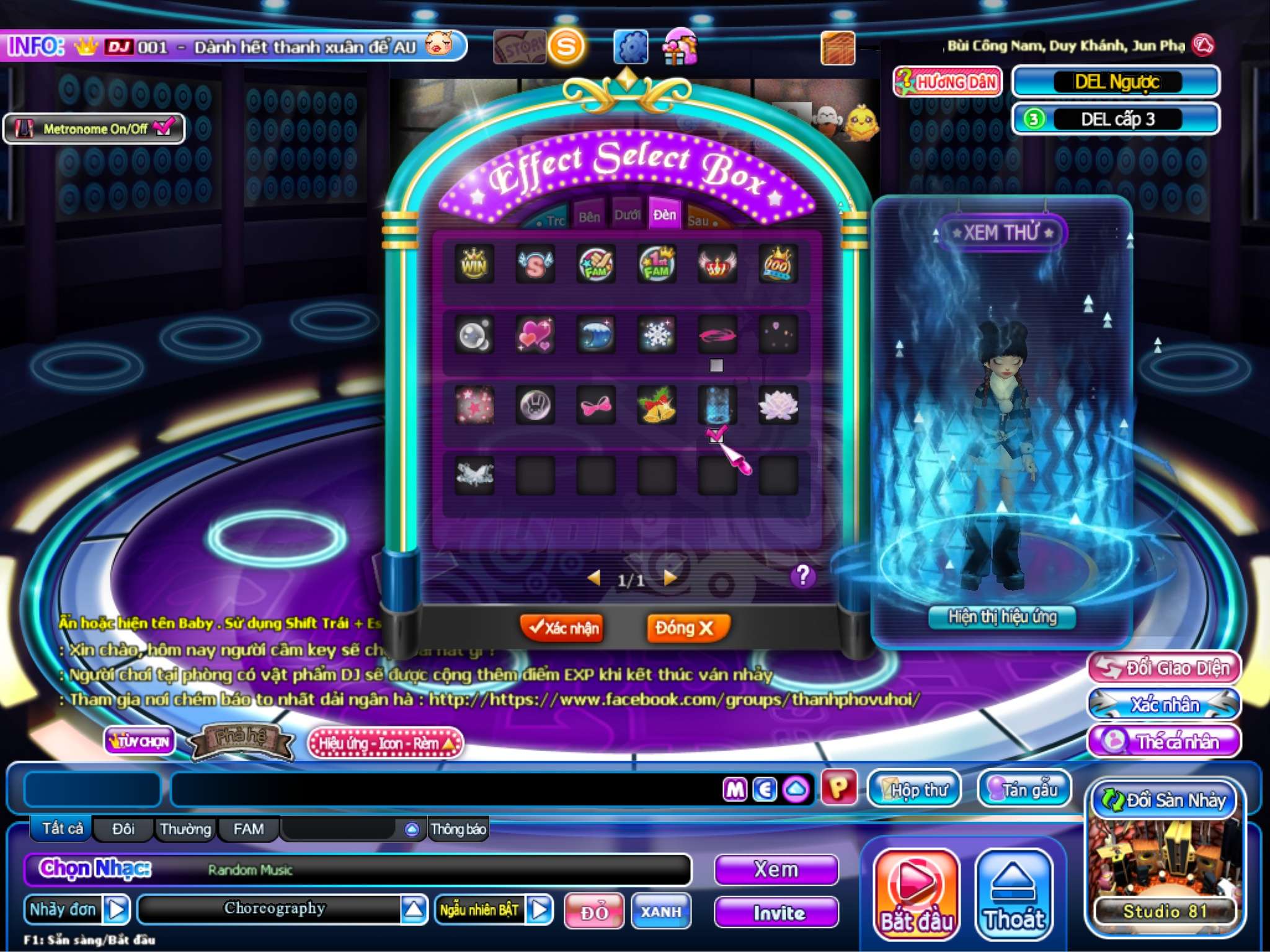Click Hiện thị hiệu ứng button
The image size is (1270, 952).
tap(1002, 617)
